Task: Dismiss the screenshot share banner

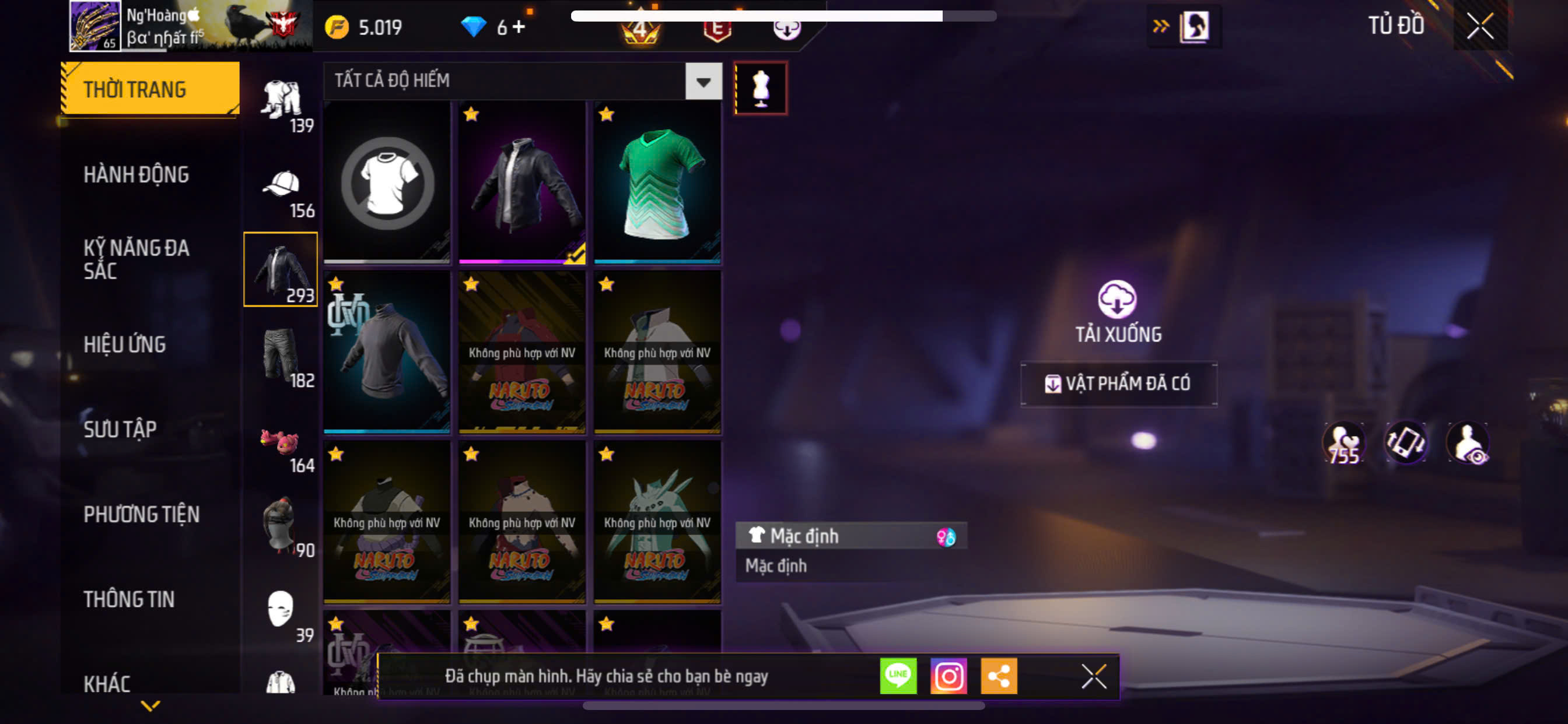Action: pyautogui.click(x=1093, y=676)
